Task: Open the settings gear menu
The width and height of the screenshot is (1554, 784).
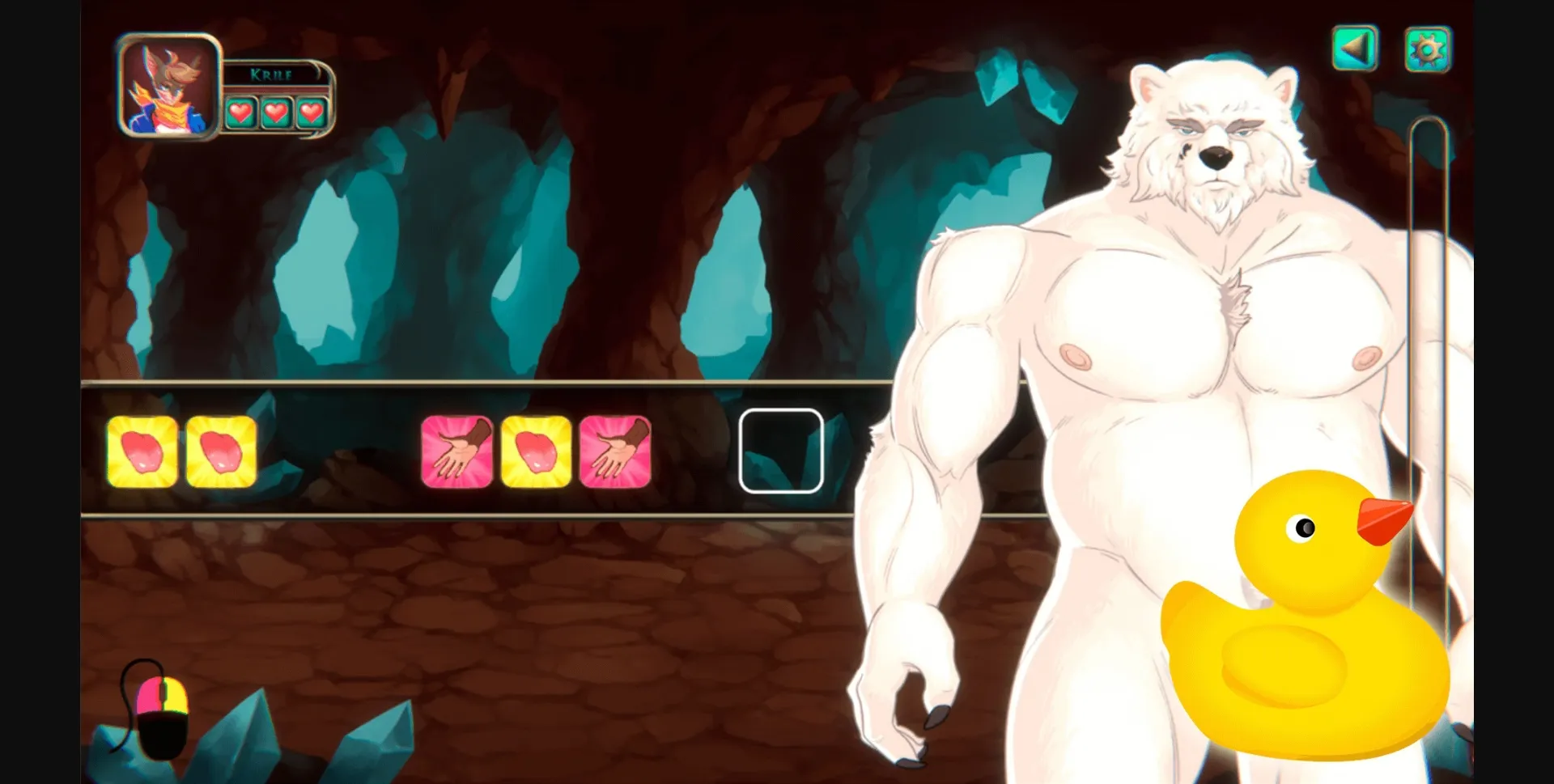Action: pos(1429,49)
